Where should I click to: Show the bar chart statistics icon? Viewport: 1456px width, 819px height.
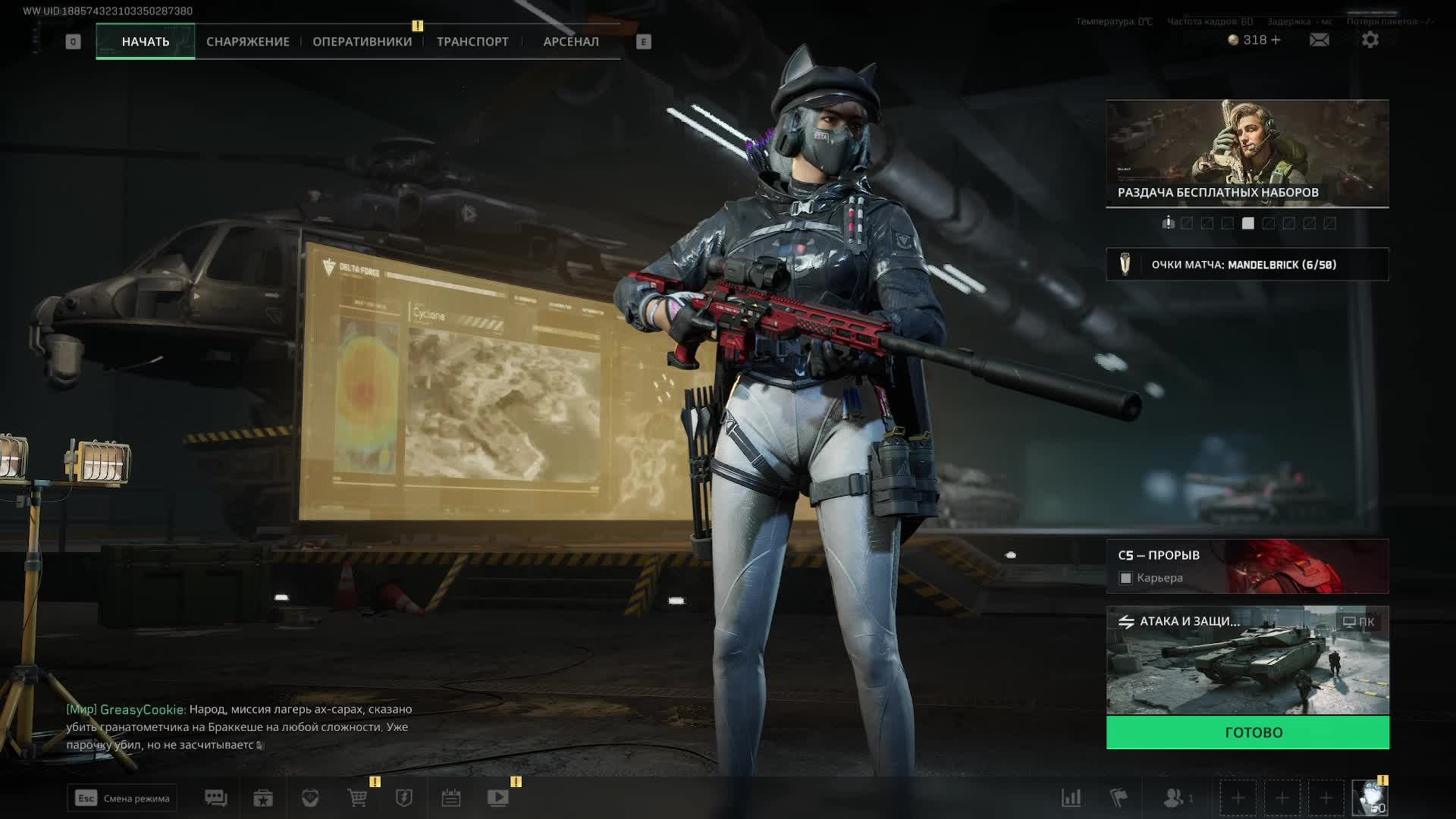[x=1071, y=798]
